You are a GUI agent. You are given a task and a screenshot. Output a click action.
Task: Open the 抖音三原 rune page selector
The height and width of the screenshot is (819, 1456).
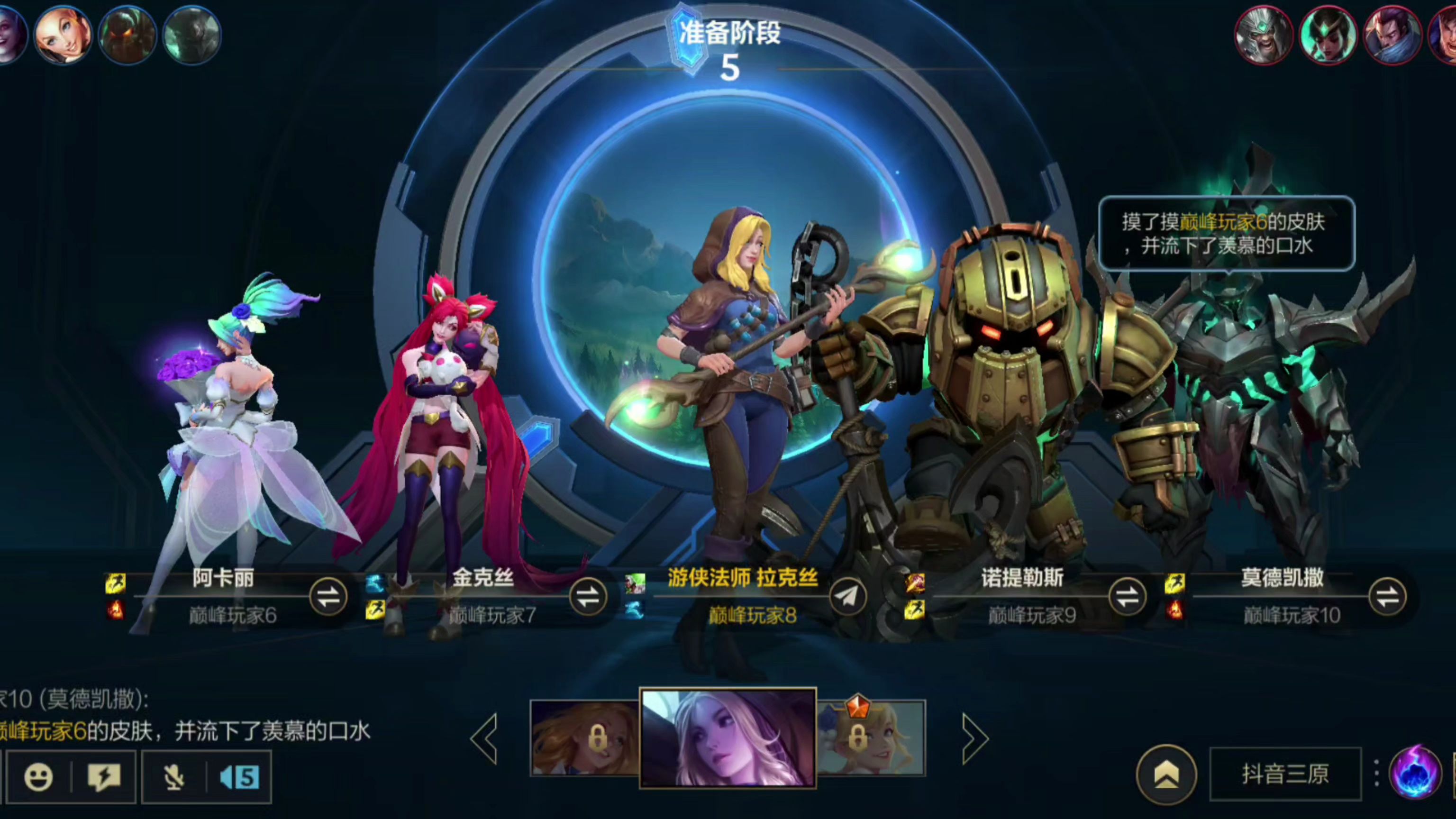1285,774
